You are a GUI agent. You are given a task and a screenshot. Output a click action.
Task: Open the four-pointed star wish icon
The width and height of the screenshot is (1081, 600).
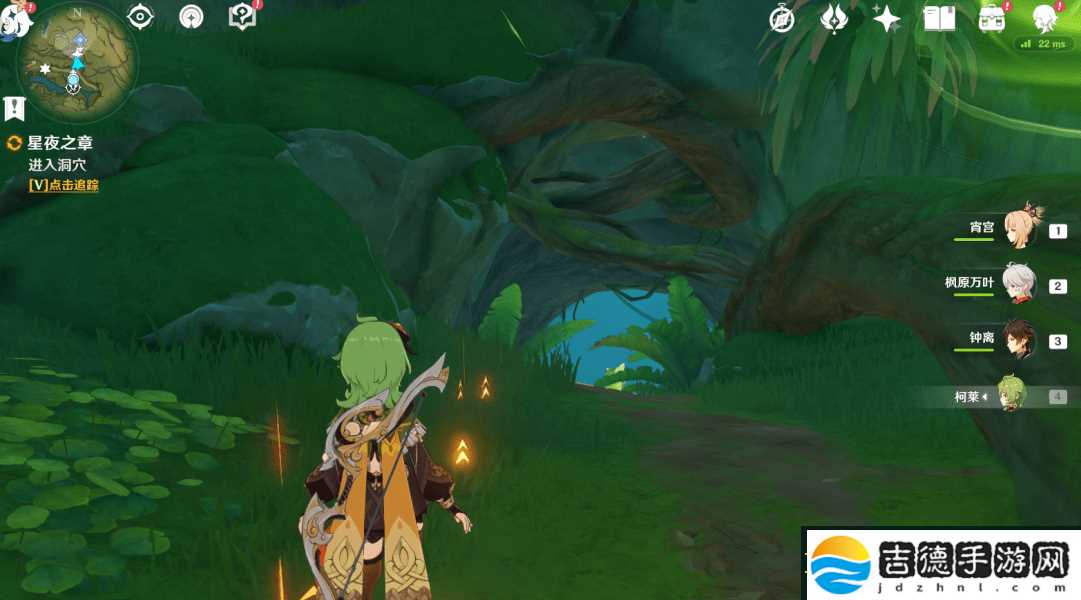[886, 19]
